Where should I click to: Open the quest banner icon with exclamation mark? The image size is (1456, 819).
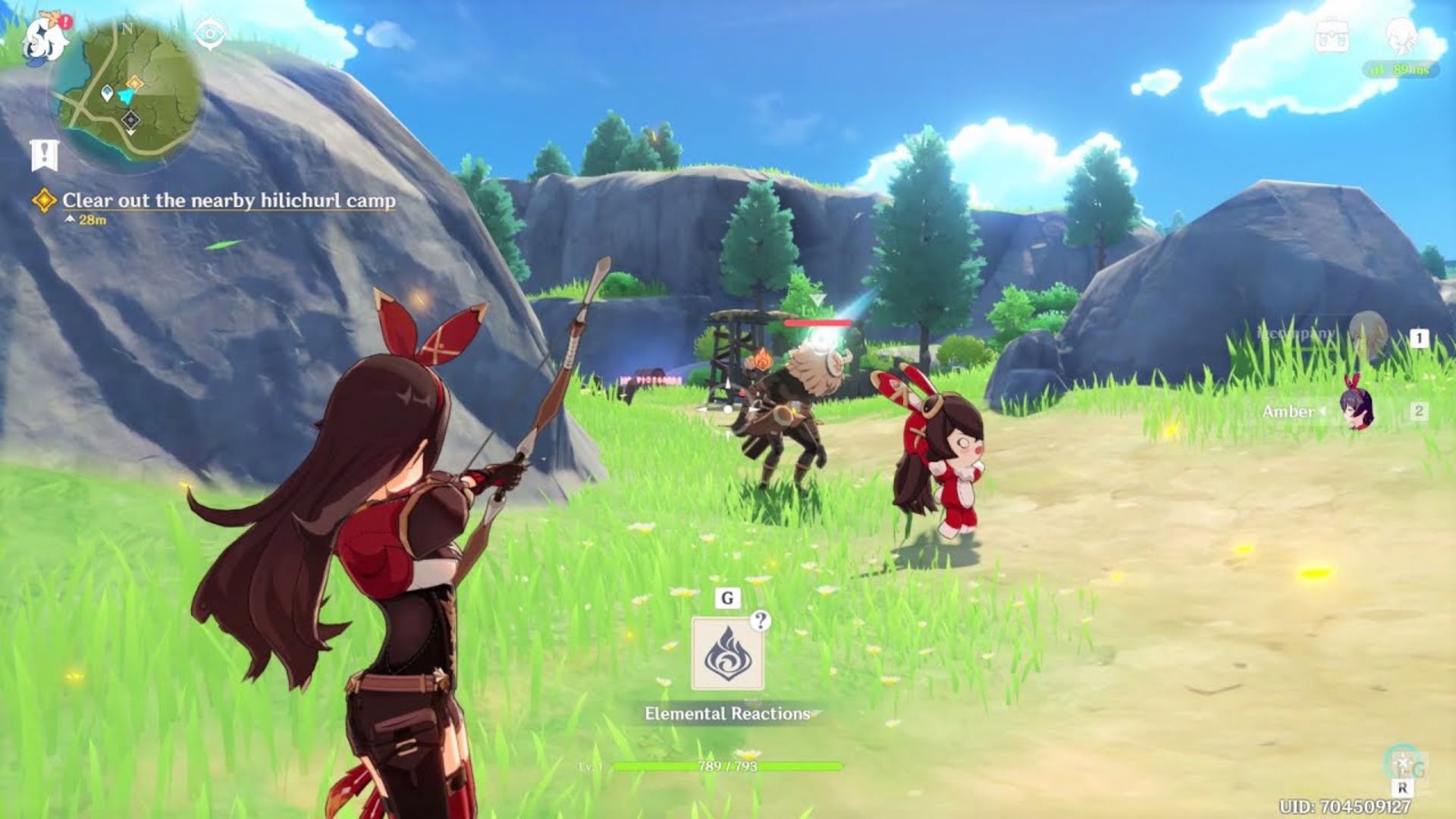tap(44, 155)
